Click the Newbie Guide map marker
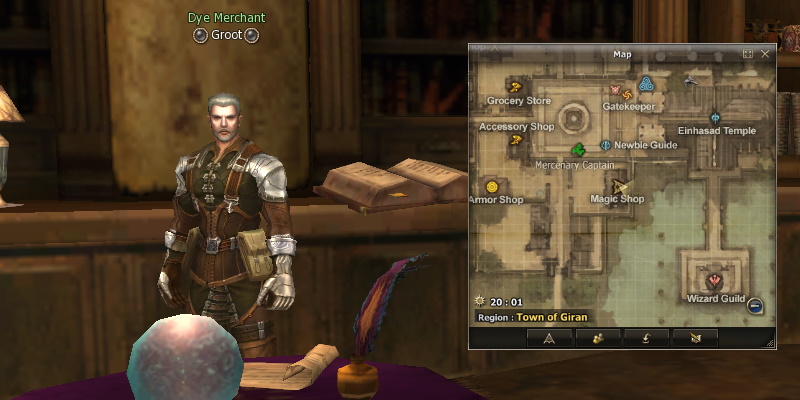 [605, 145]
